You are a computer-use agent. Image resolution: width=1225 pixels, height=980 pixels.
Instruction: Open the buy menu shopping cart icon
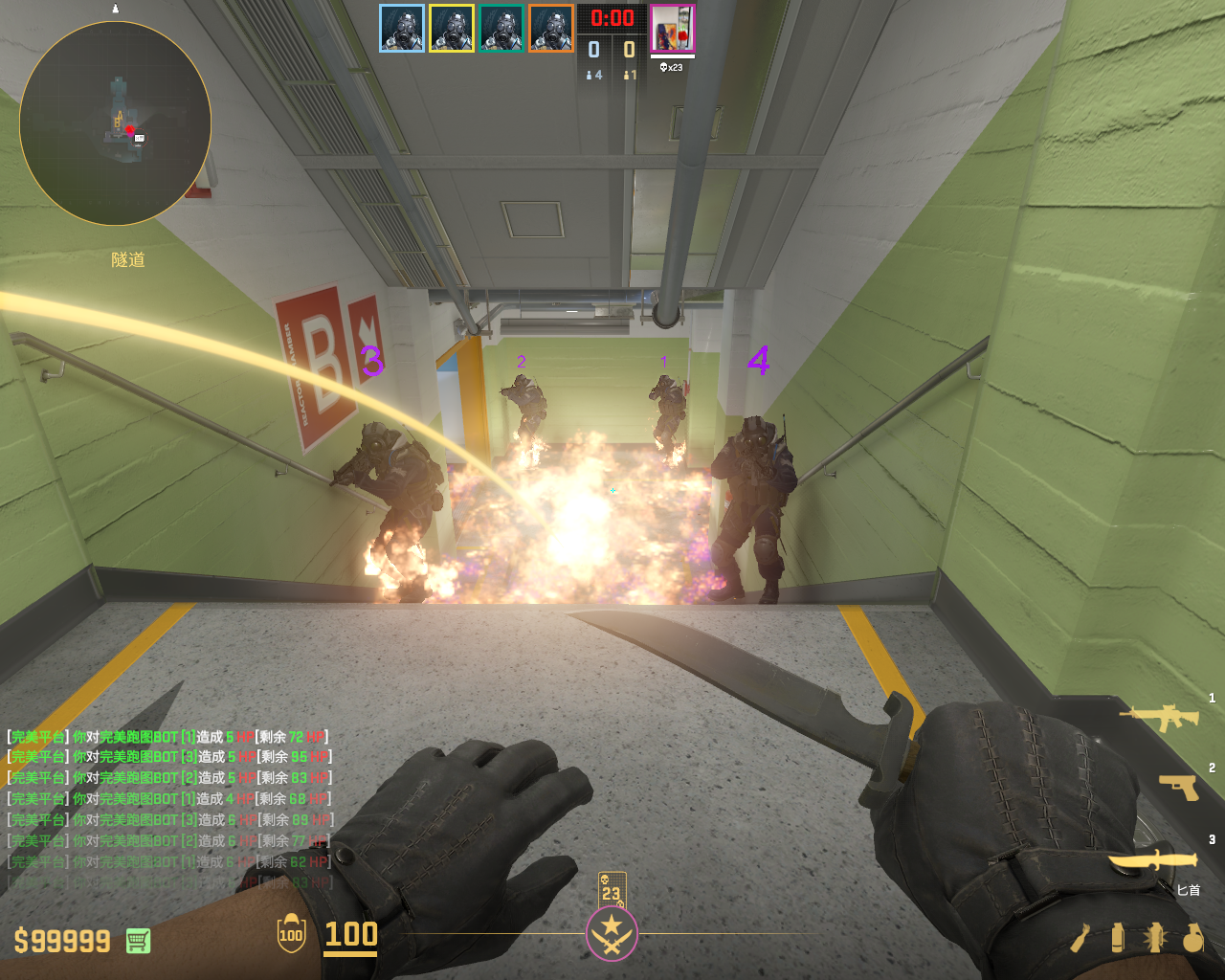coord(138,941)
